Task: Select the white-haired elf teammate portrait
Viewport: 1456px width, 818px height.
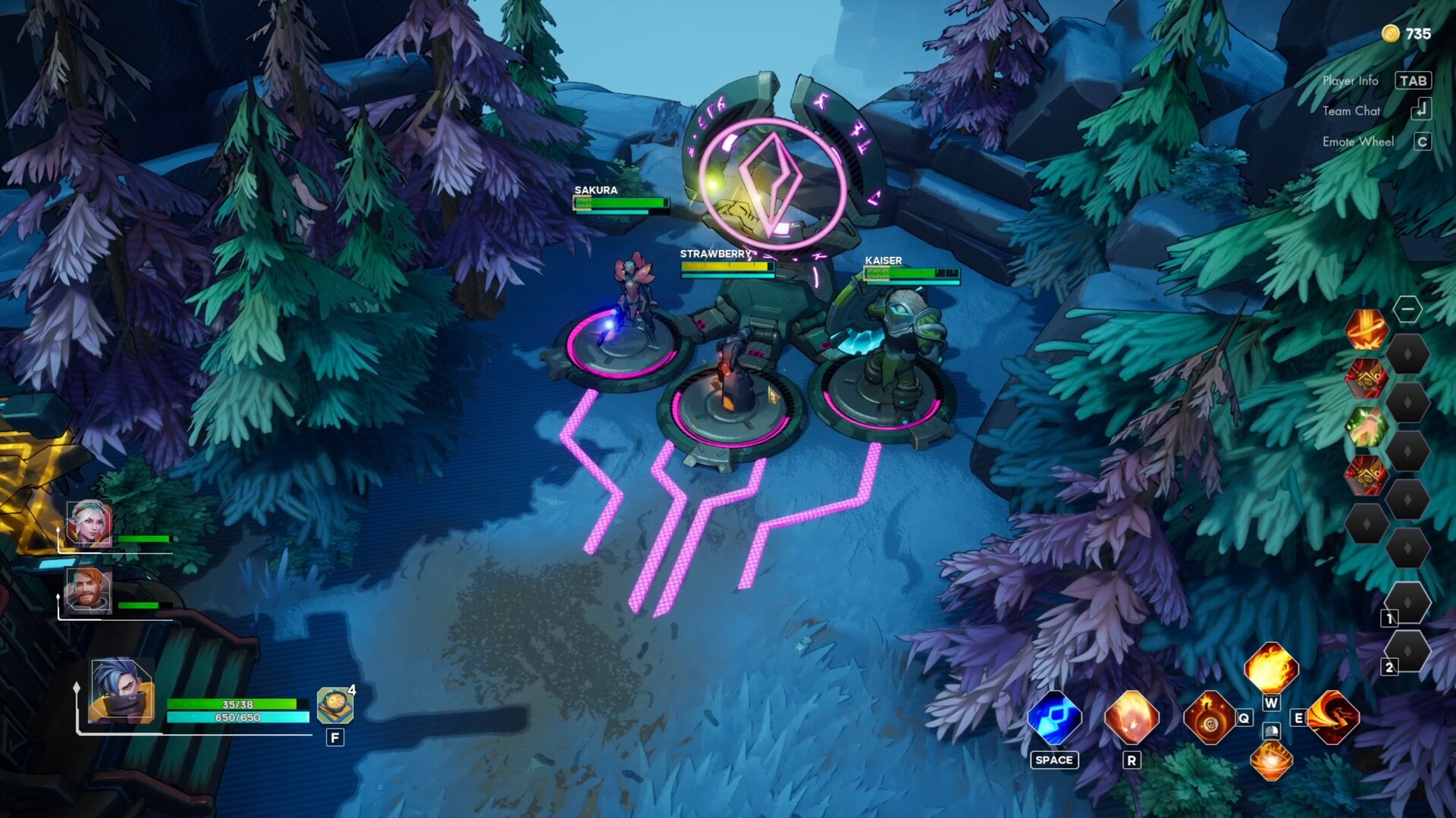Action: pyautogui.click(x=89, y=524)
